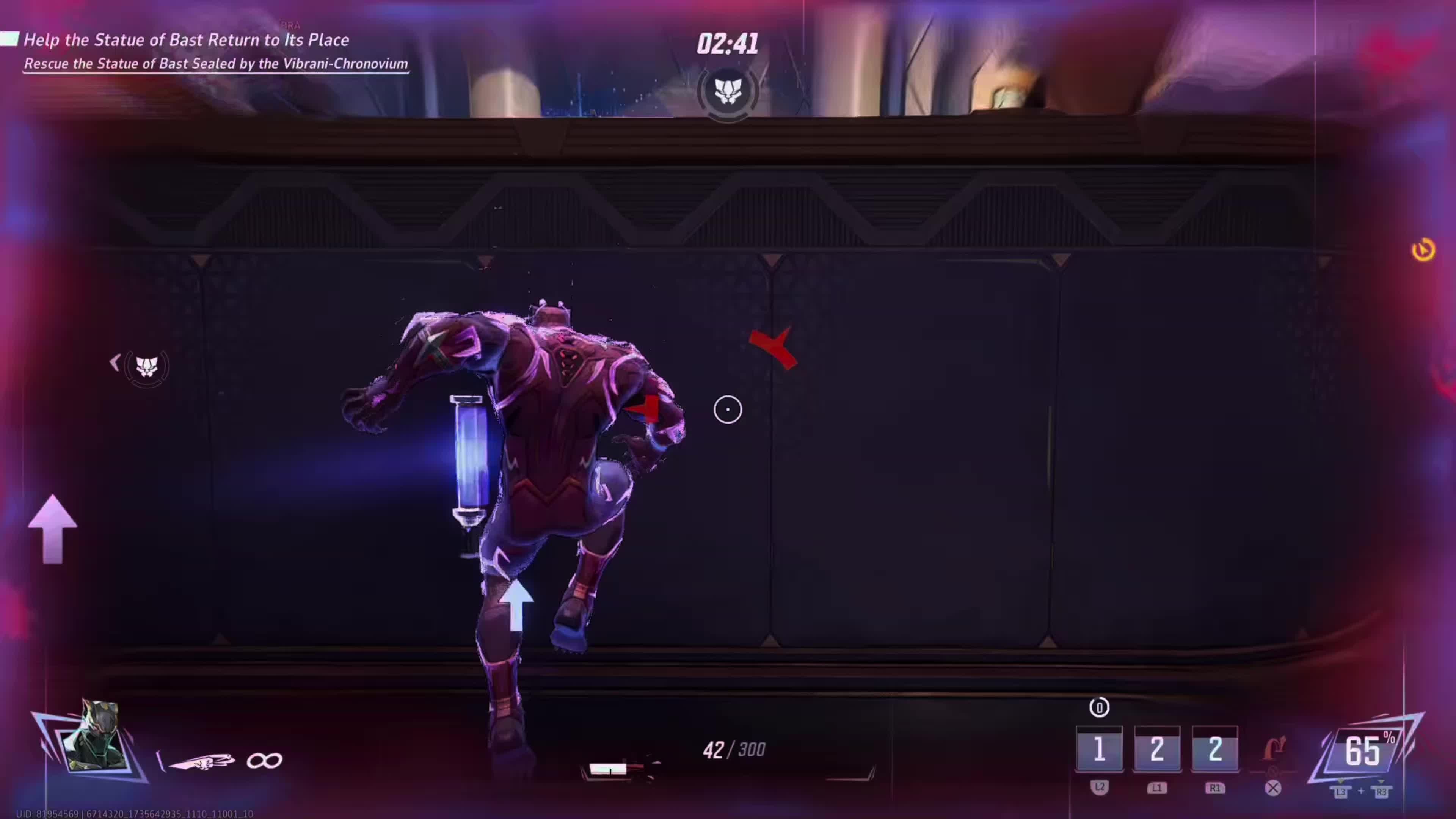Click the panther emblem under the match timer
Screen dimensions: 1456x819
click(728, 91)
